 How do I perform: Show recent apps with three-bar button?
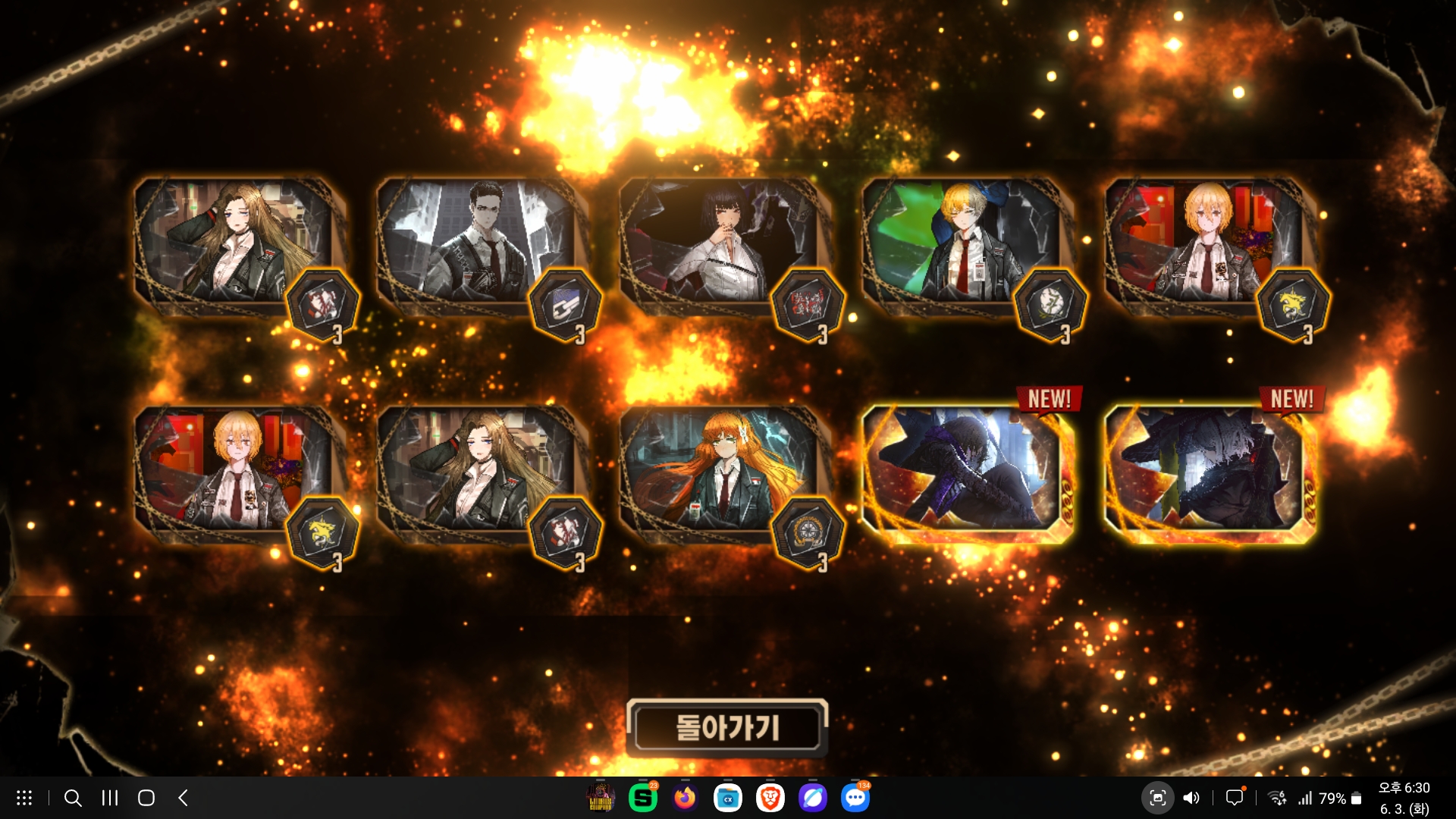point(110,798)
